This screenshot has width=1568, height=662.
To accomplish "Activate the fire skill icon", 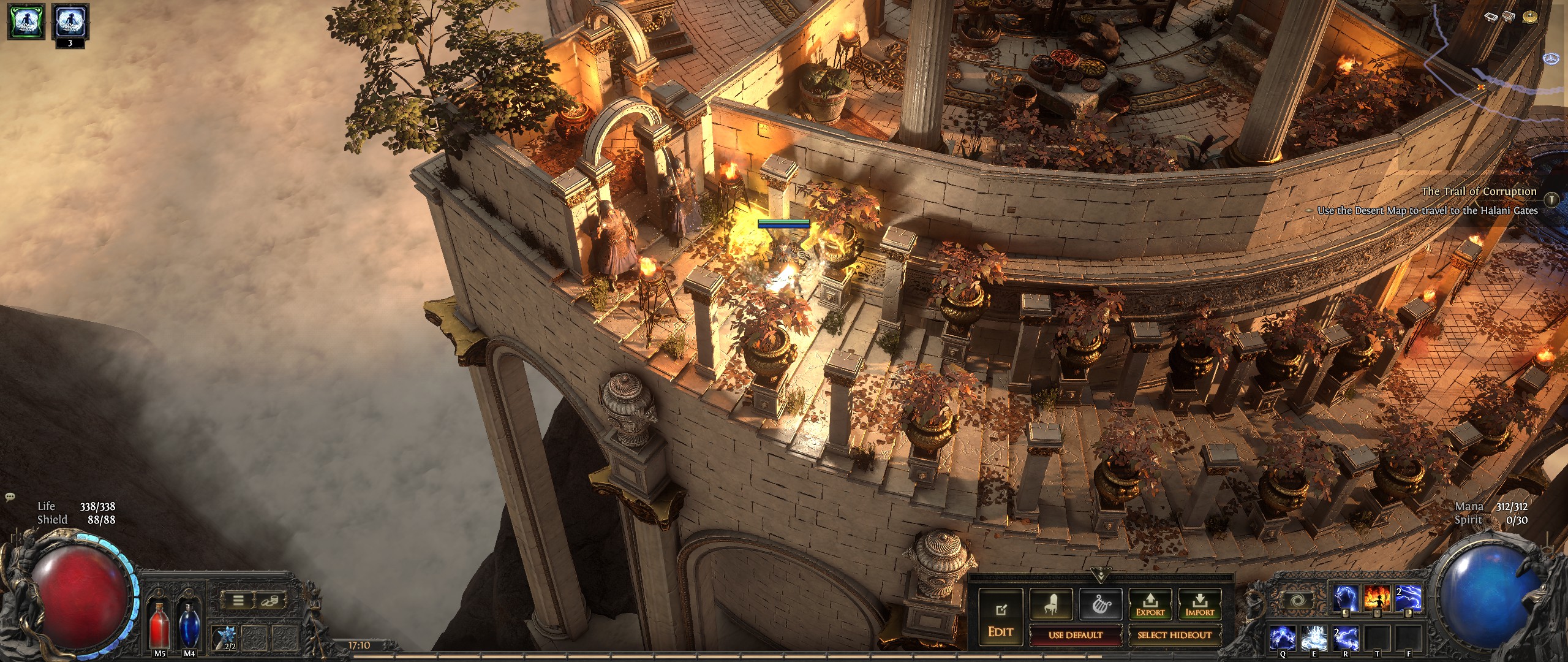I will (x=1376, y=599).
